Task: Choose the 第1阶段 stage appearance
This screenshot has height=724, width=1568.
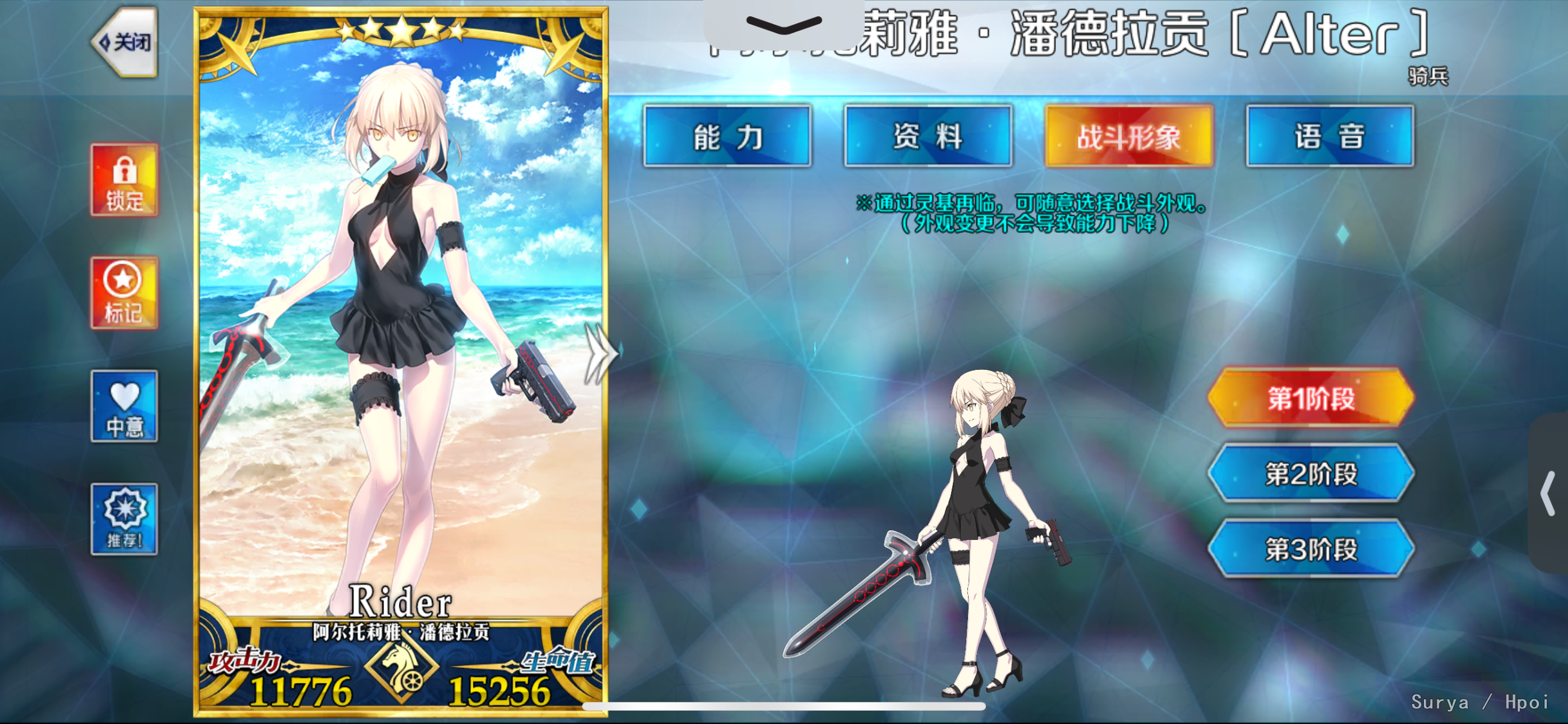Action: tap(1311, 398)
